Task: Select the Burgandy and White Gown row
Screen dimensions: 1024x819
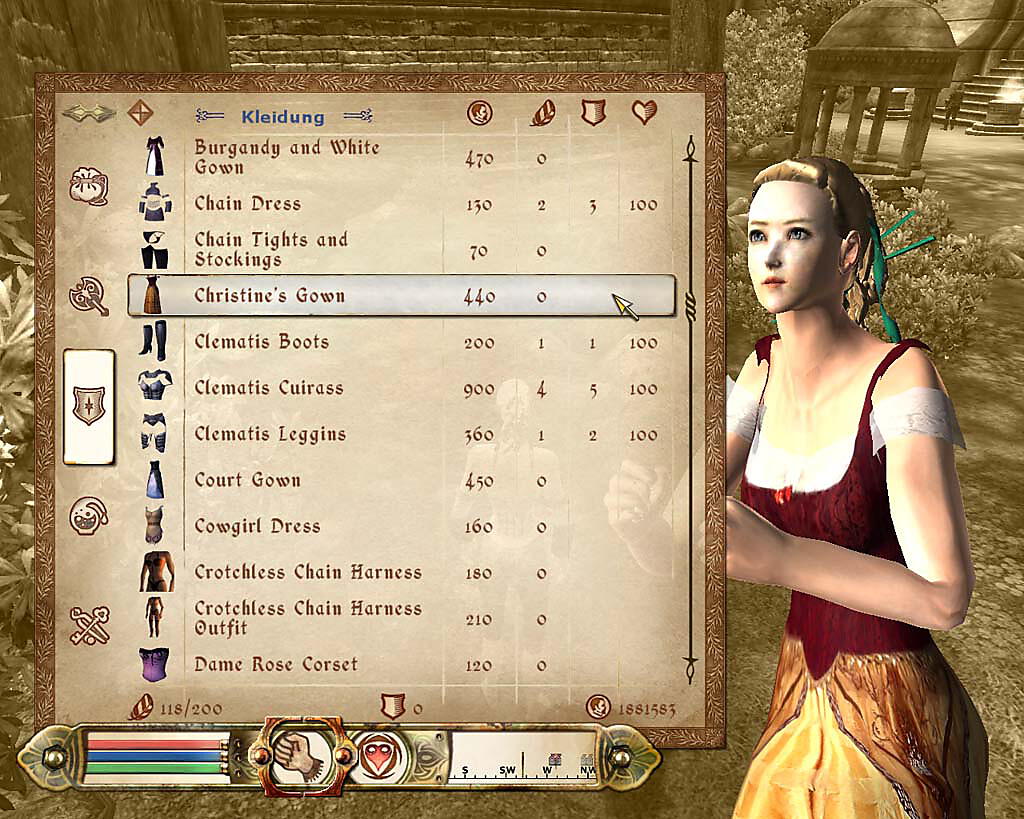Action: [287, 157]
